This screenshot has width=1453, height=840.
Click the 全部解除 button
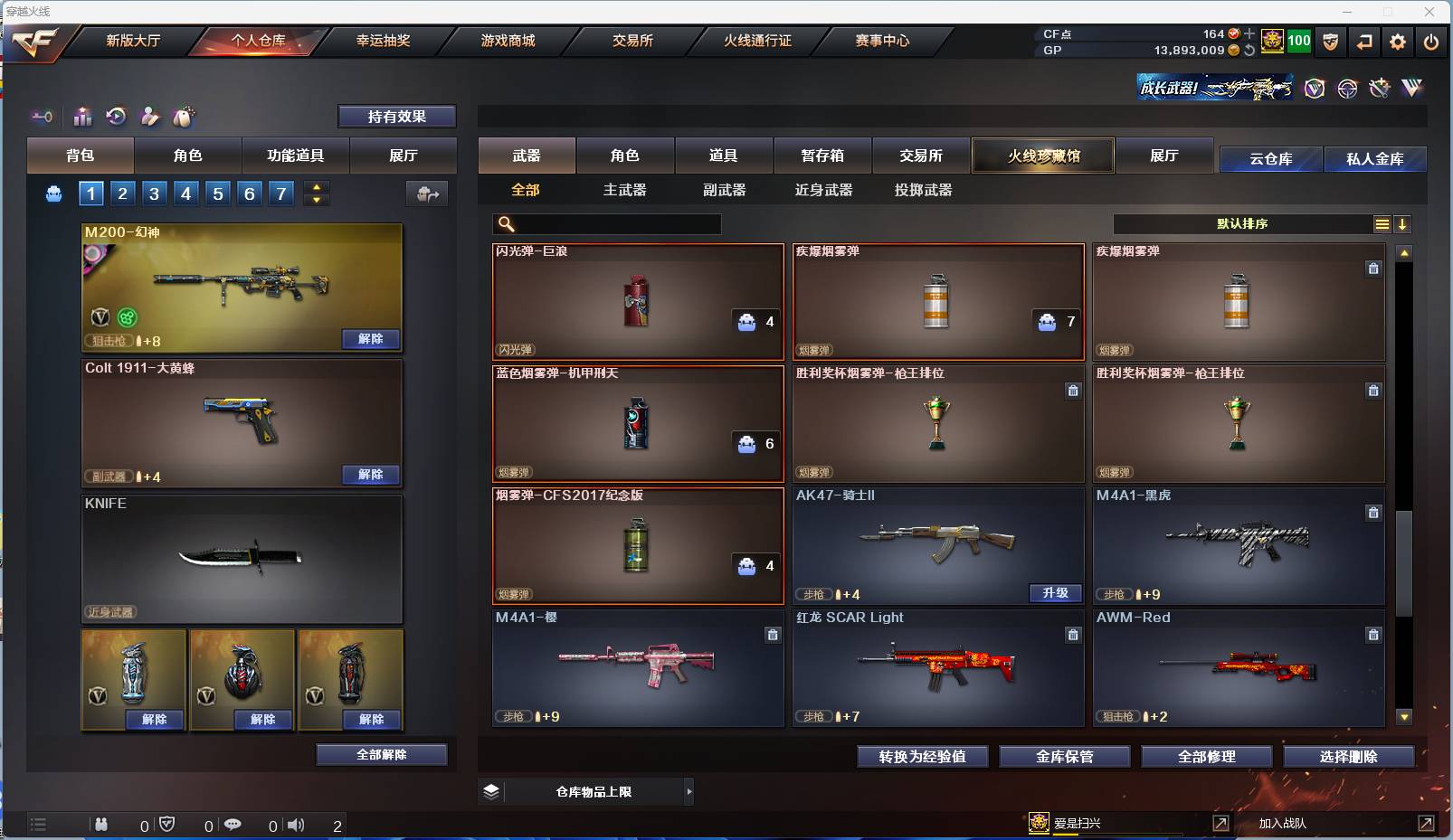(x=382, y=754)
